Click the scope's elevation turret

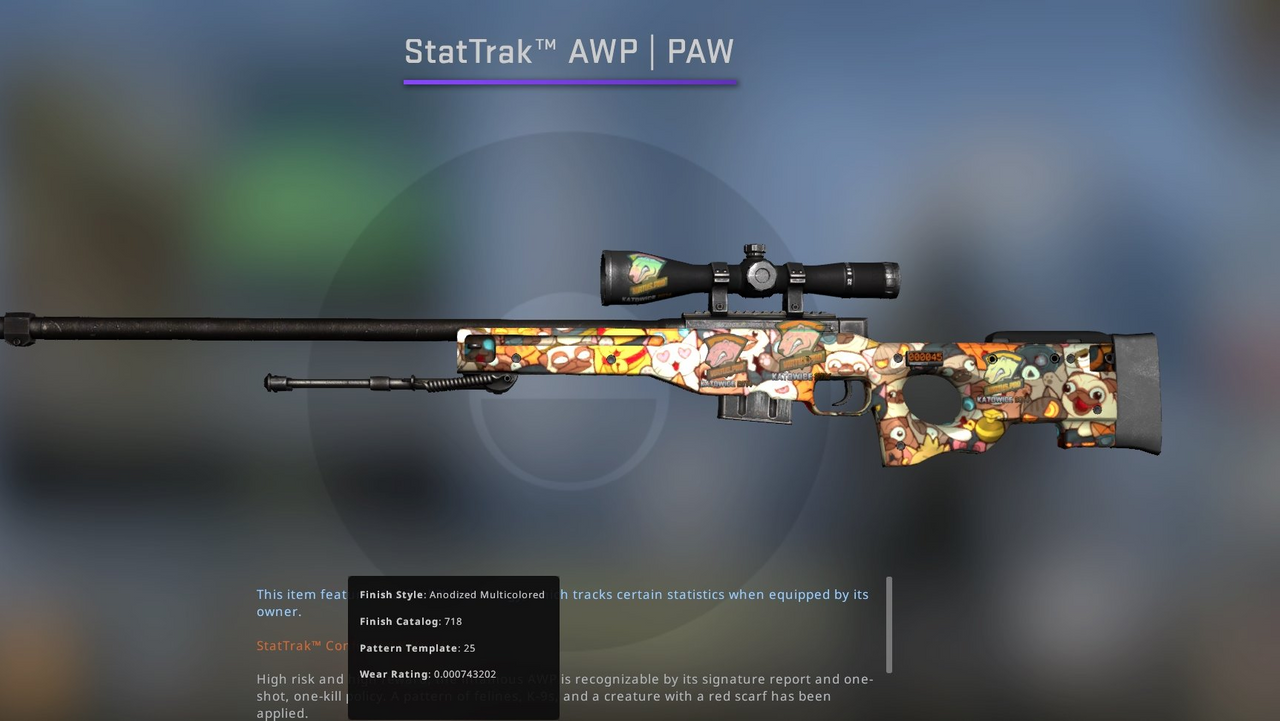pos(753,248)
